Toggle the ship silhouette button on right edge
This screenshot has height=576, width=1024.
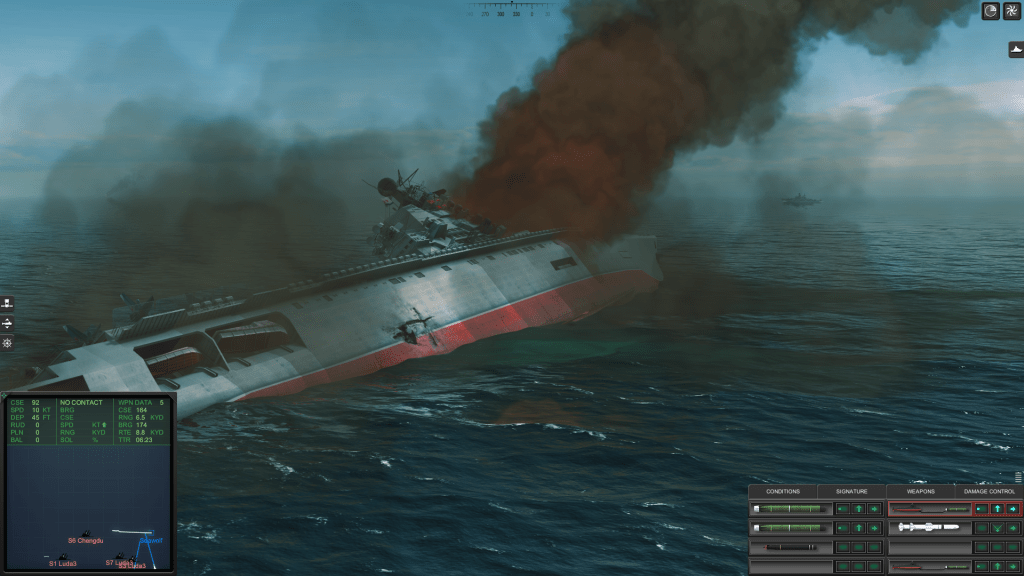coord(1015,49)
